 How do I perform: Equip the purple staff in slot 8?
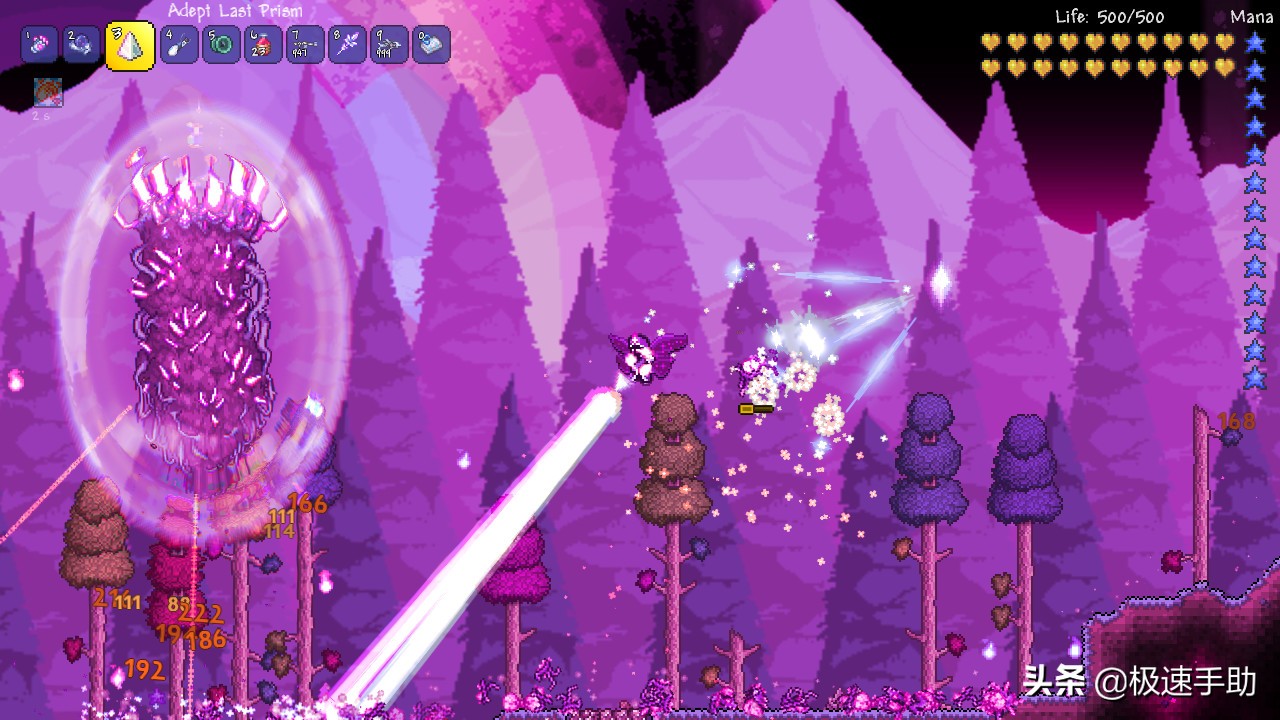[347, 45]
